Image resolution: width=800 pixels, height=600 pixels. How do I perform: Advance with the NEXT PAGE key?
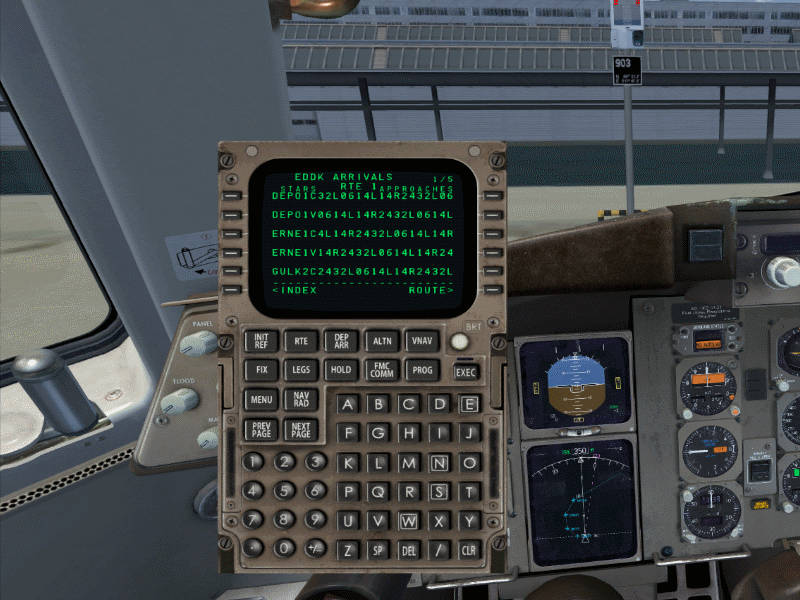(301, 430)
